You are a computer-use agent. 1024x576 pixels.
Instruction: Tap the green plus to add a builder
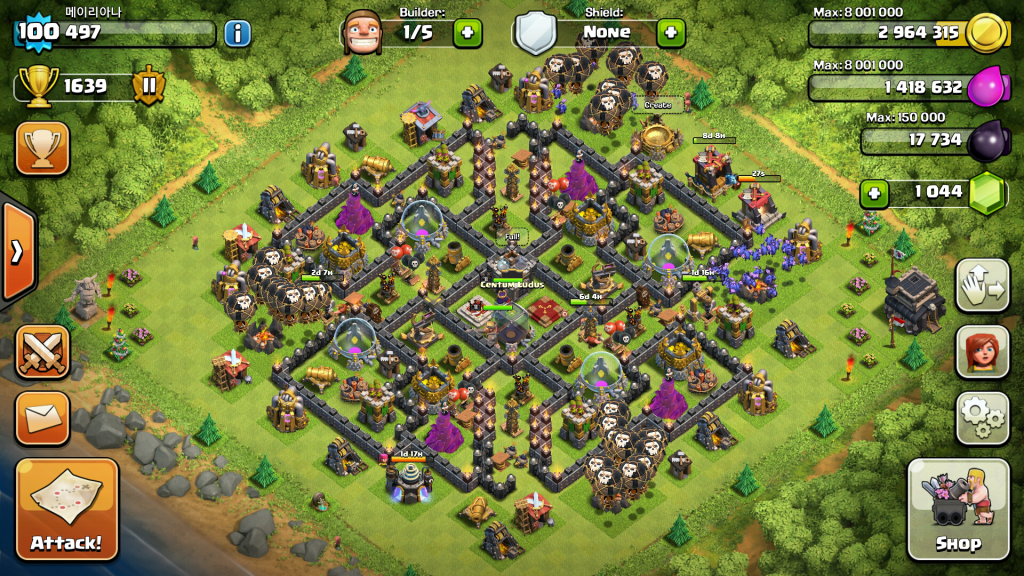pos(467,32)
